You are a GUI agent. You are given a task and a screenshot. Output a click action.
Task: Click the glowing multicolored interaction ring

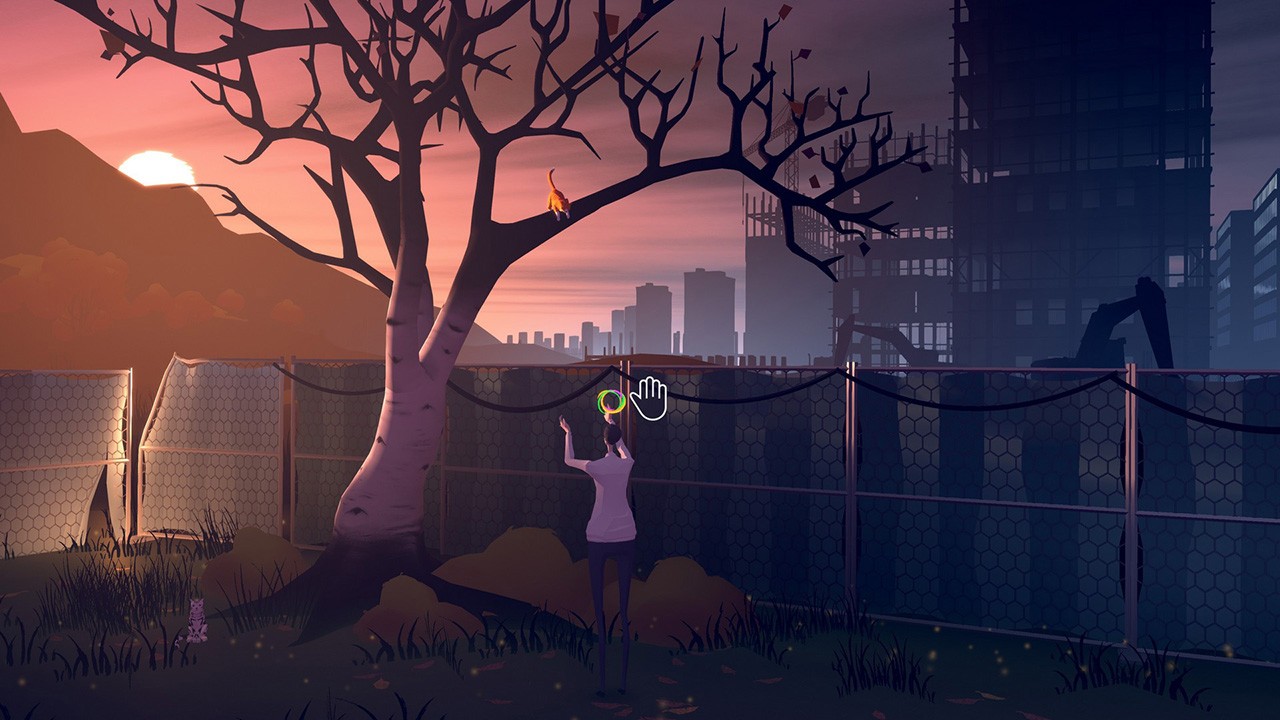pyautogui.click(x=611, y=403)
